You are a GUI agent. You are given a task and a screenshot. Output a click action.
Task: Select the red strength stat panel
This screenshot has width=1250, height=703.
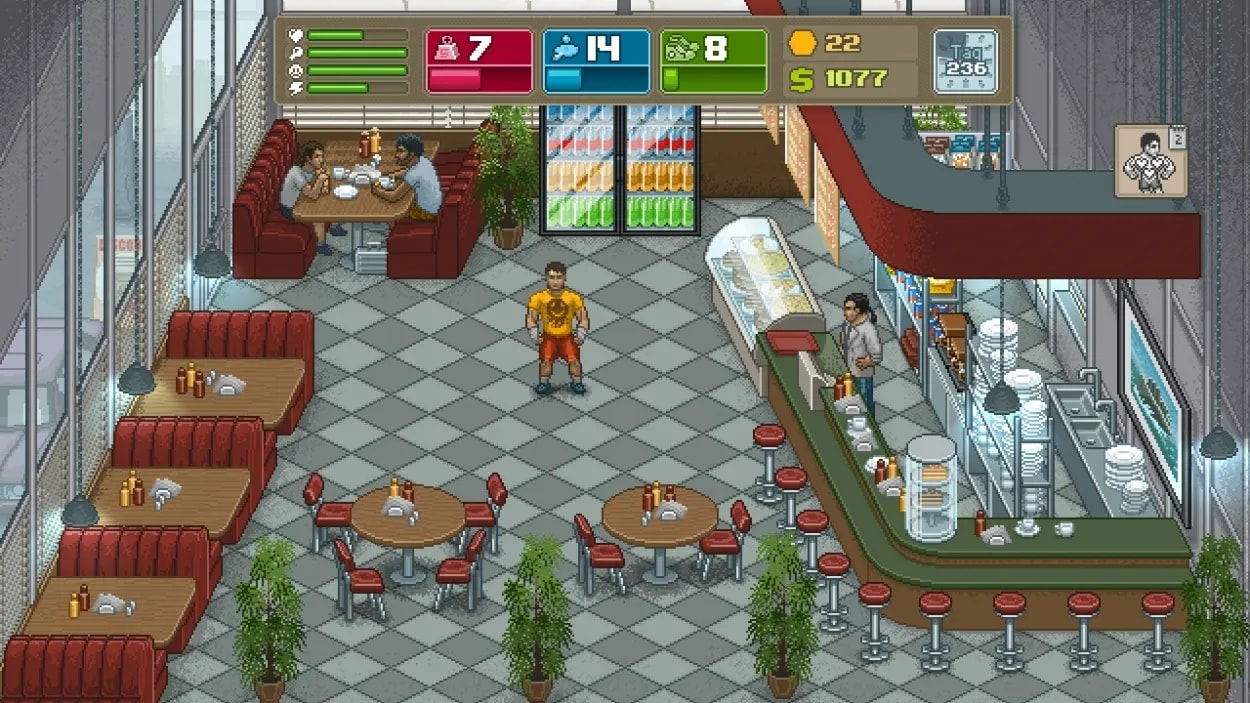[x=479, y=62]
